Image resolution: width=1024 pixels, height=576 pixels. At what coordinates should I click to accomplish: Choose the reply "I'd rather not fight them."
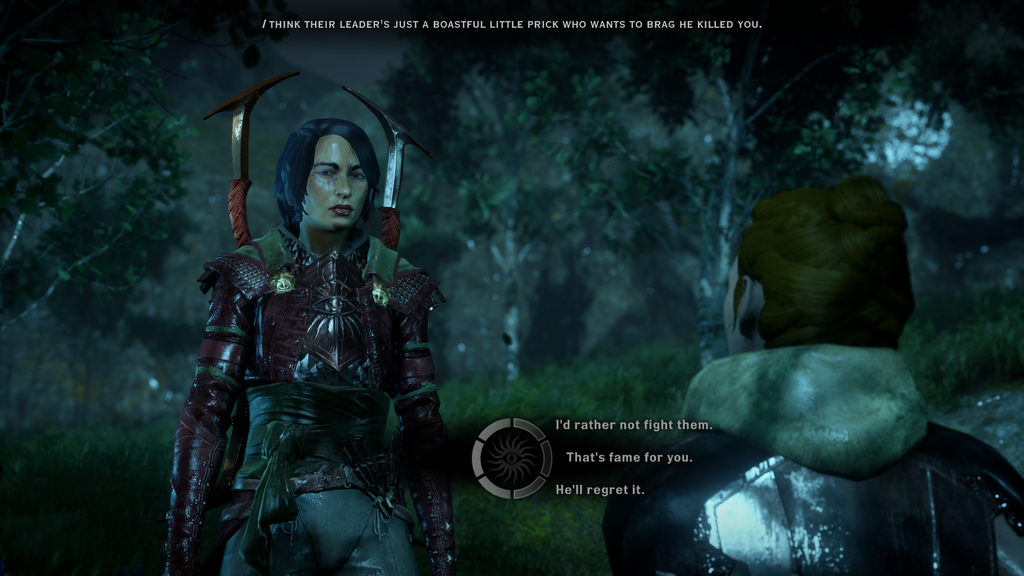coord(633,425)
